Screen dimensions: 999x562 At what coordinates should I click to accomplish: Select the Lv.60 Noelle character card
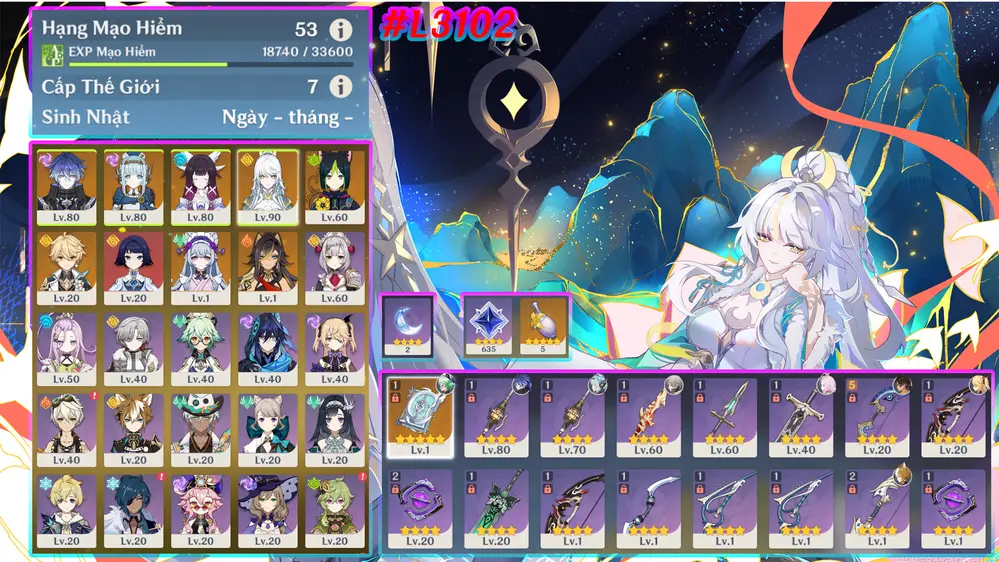coord(335,267)
